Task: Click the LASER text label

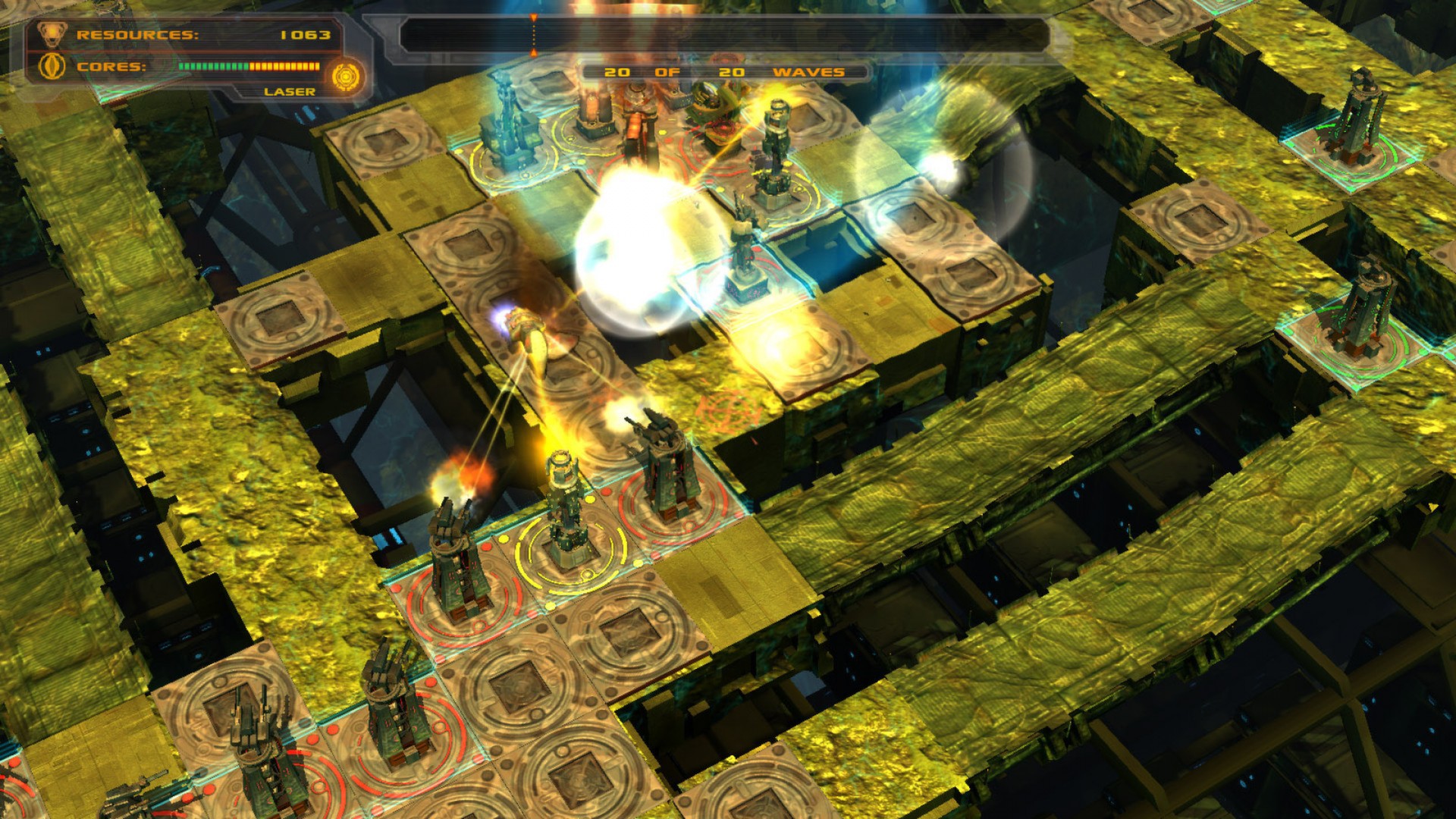Action: [x=287, y=92]
